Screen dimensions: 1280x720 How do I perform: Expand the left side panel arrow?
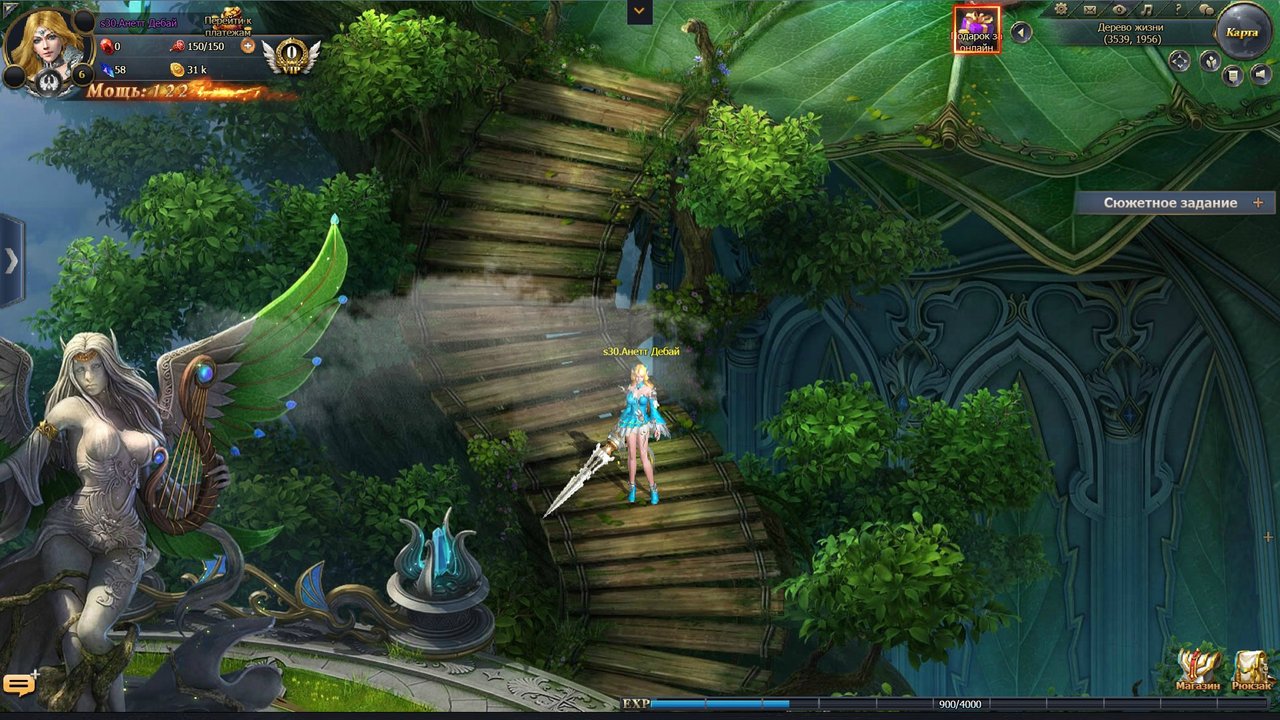pos(11,261)
